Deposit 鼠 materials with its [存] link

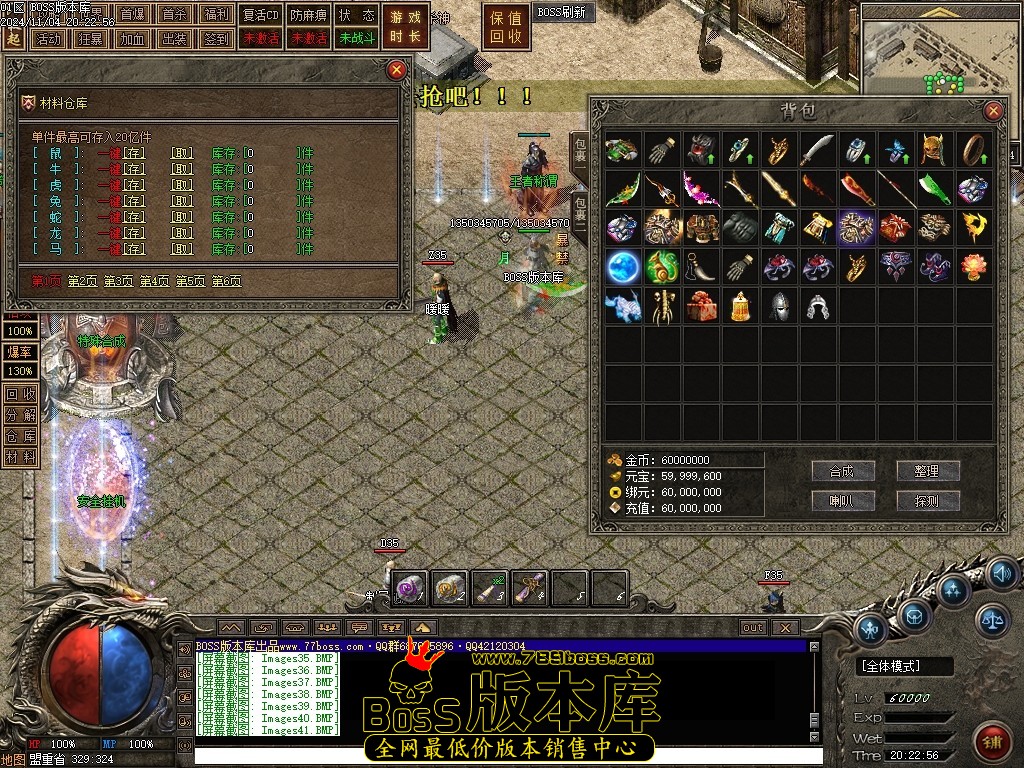[134, 153]
